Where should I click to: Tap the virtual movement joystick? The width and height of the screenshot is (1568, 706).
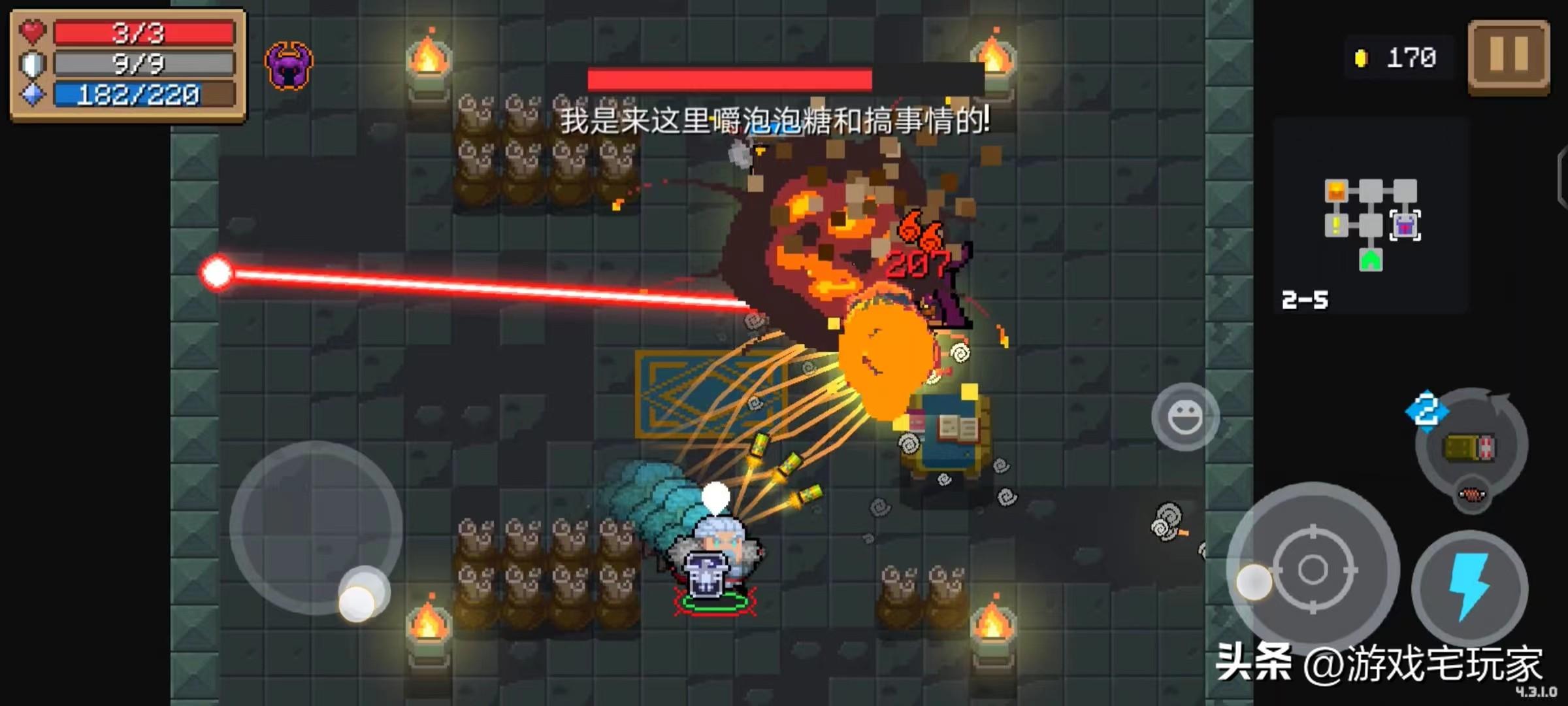pos(316,528)
